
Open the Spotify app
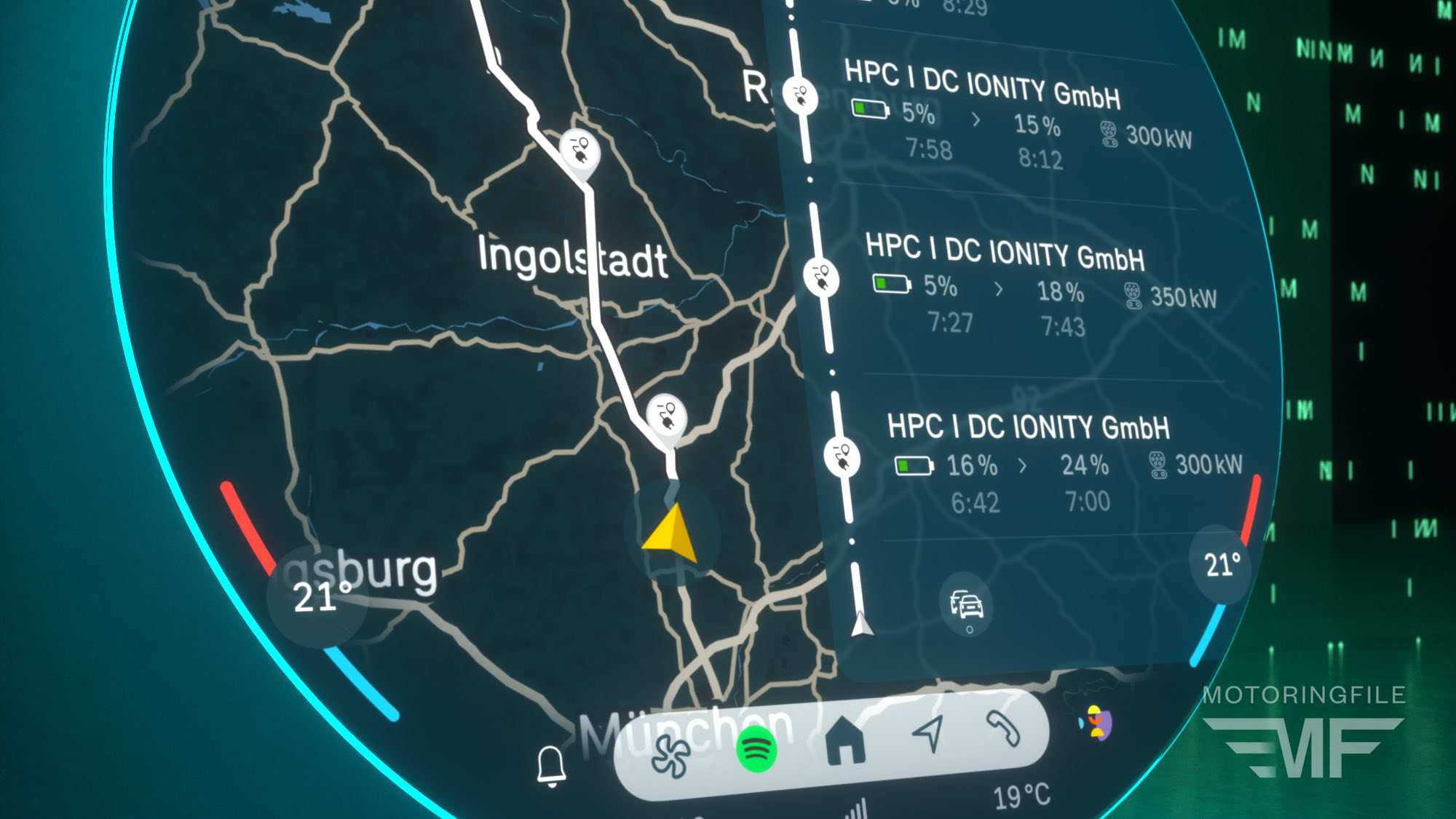click(757, 750)
